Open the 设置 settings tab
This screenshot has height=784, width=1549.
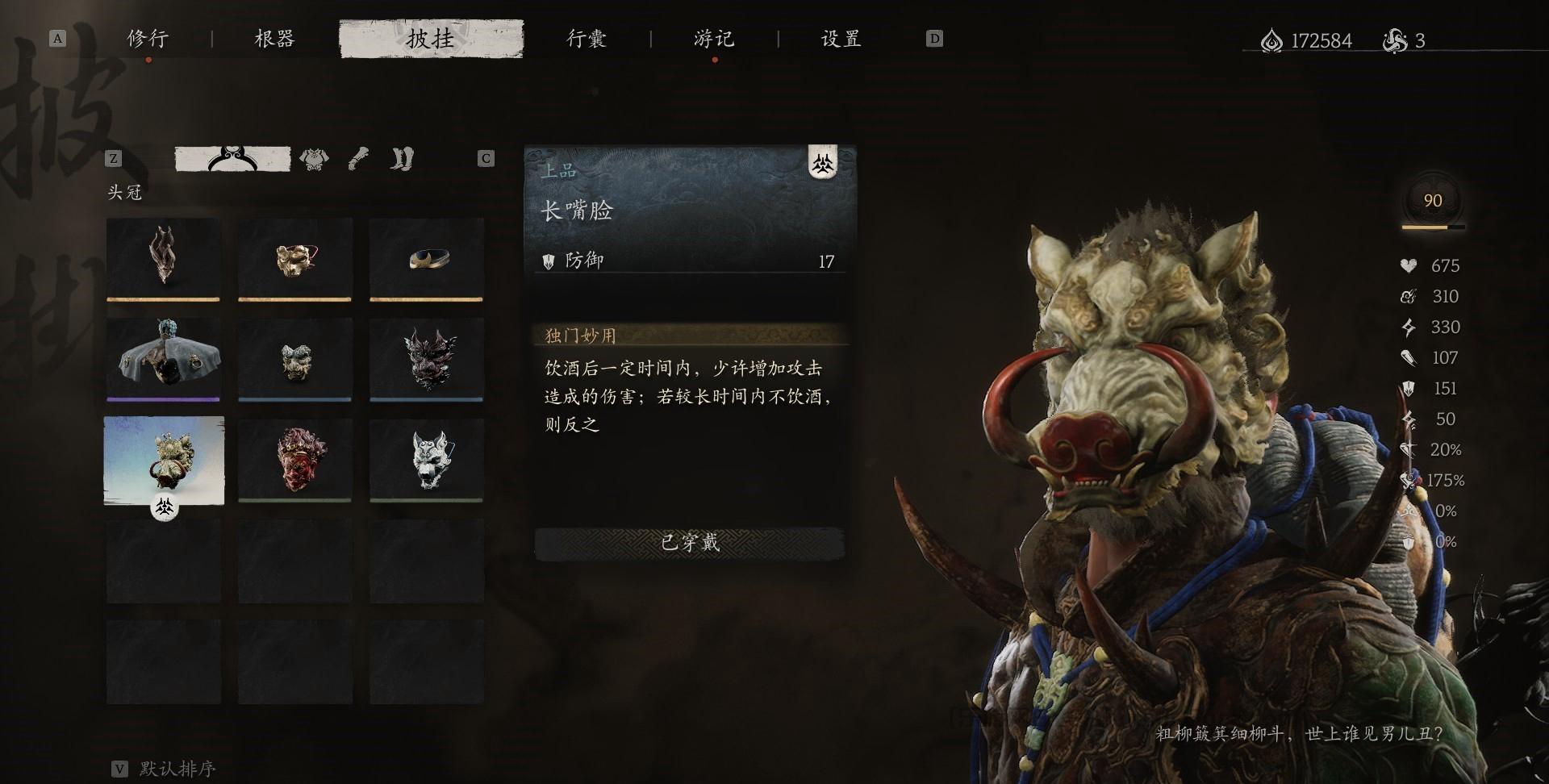(841, 39)
